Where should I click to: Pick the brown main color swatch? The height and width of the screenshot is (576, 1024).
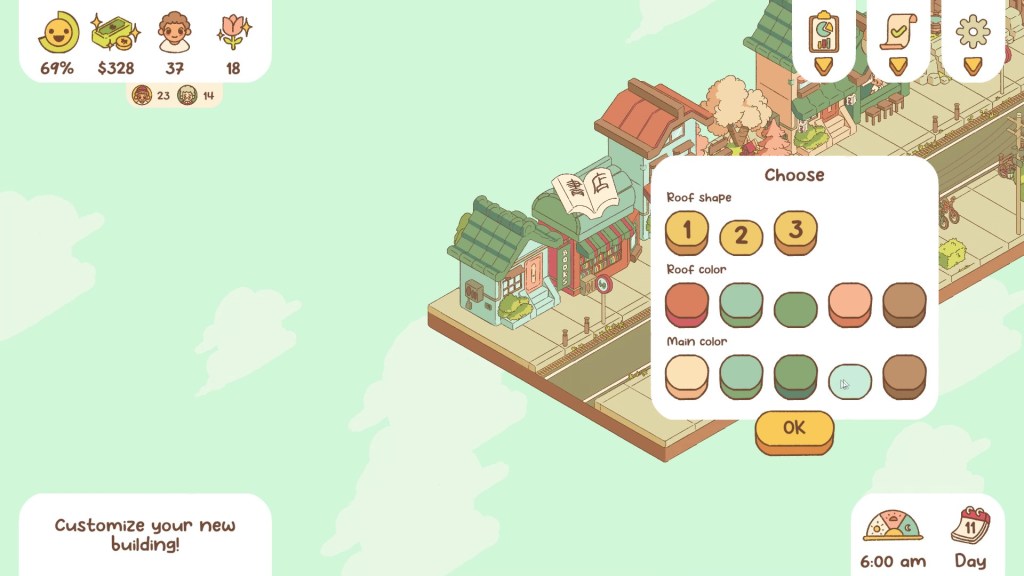pyautogui.click(x=904, y=375)
